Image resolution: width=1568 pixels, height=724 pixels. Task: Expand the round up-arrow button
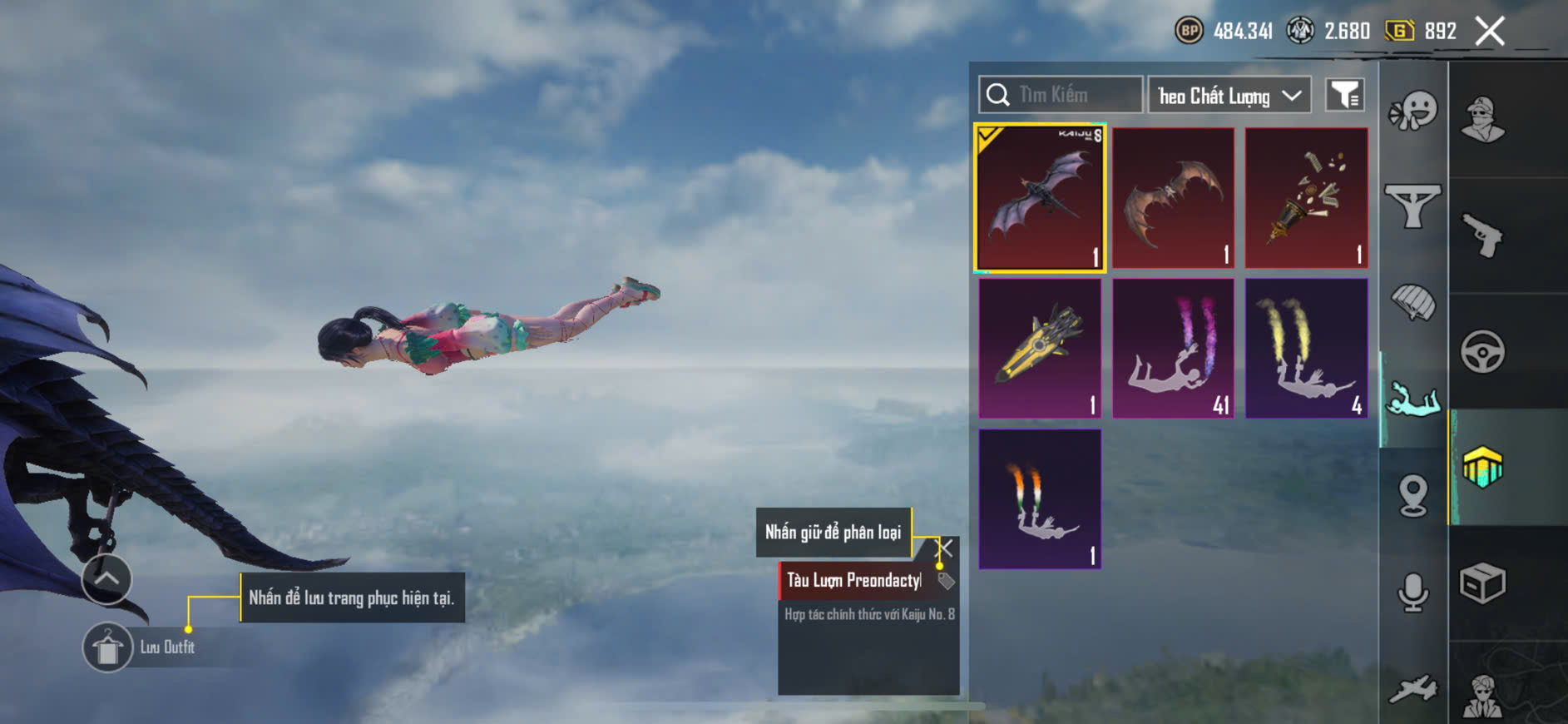coord(106,579)
